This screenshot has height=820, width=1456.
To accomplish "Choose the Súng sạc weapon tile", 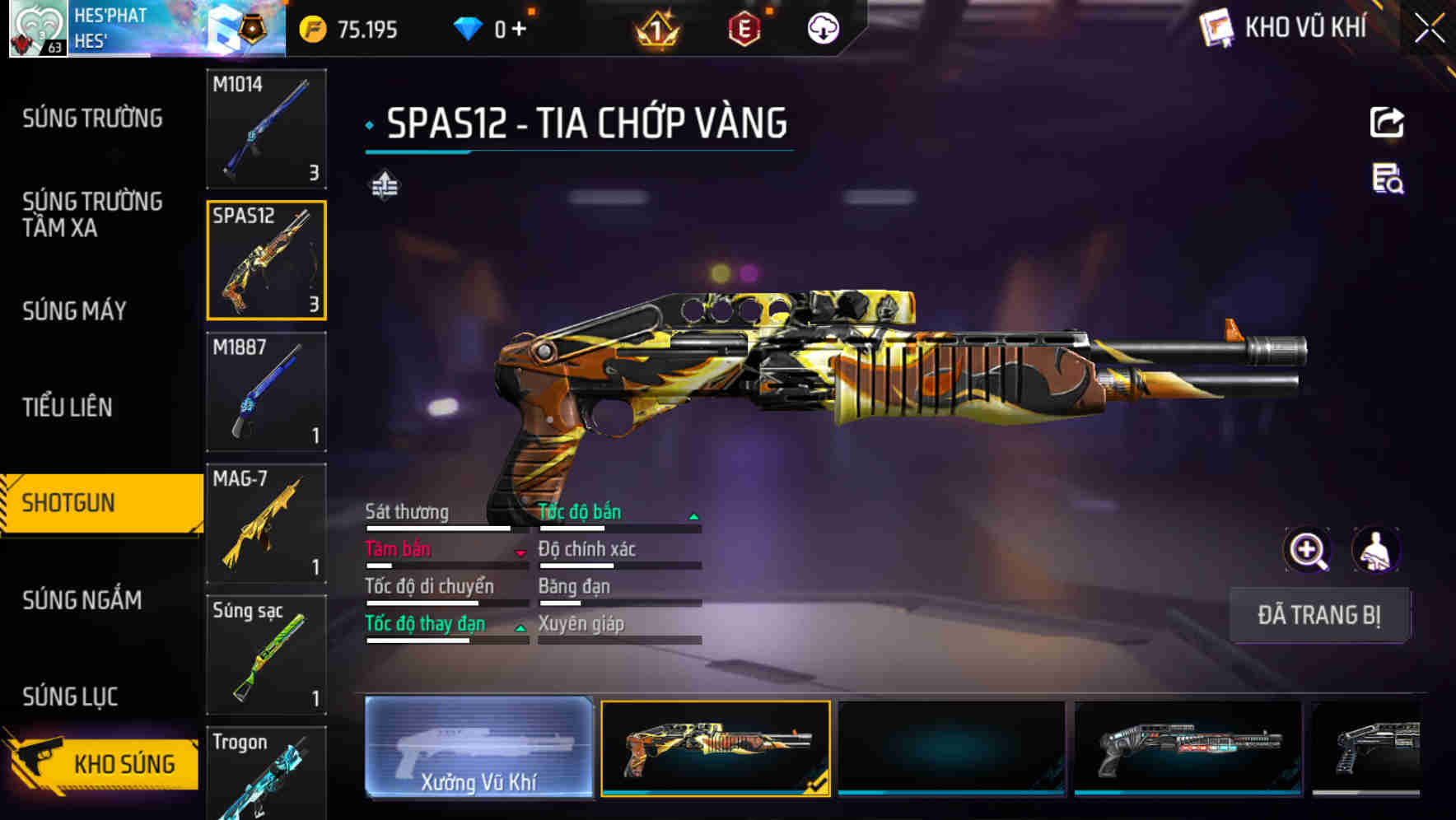I will click(266, 655).
